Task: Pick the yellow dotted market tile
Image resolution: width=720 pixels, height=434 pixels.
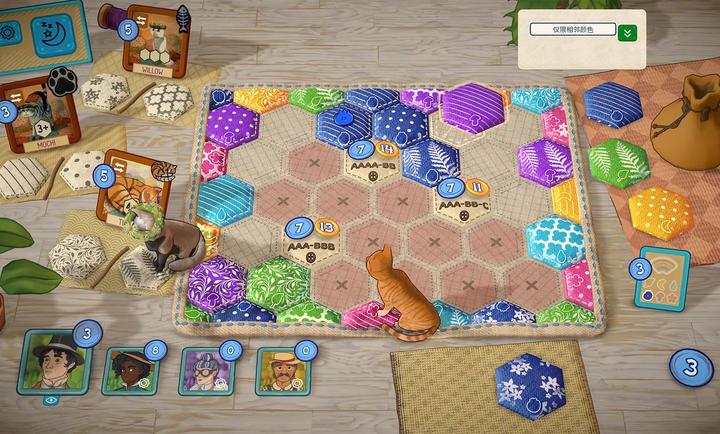Action: pos(657,208)
